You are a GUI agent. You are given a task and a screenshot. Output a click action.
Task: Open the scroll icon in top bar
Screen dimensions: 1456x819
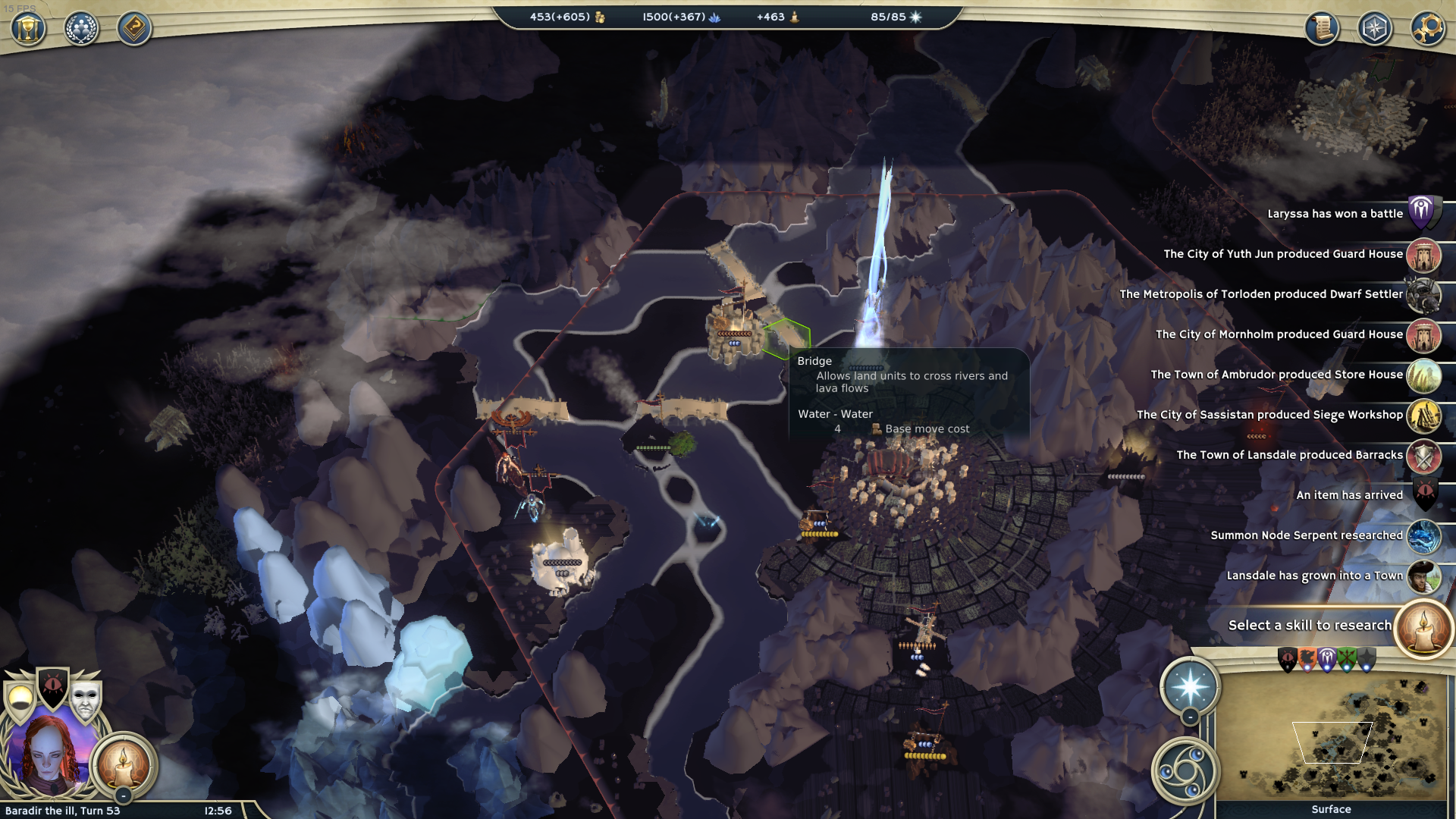[x=1322, y=29]
